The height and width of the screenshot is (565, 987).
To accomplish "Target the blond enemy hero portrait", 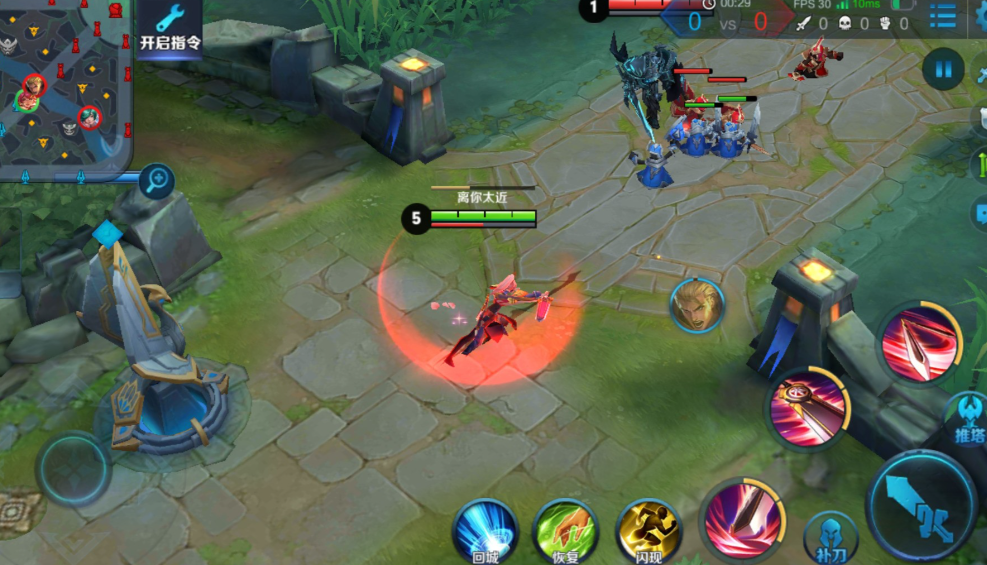I will [697, 305].
